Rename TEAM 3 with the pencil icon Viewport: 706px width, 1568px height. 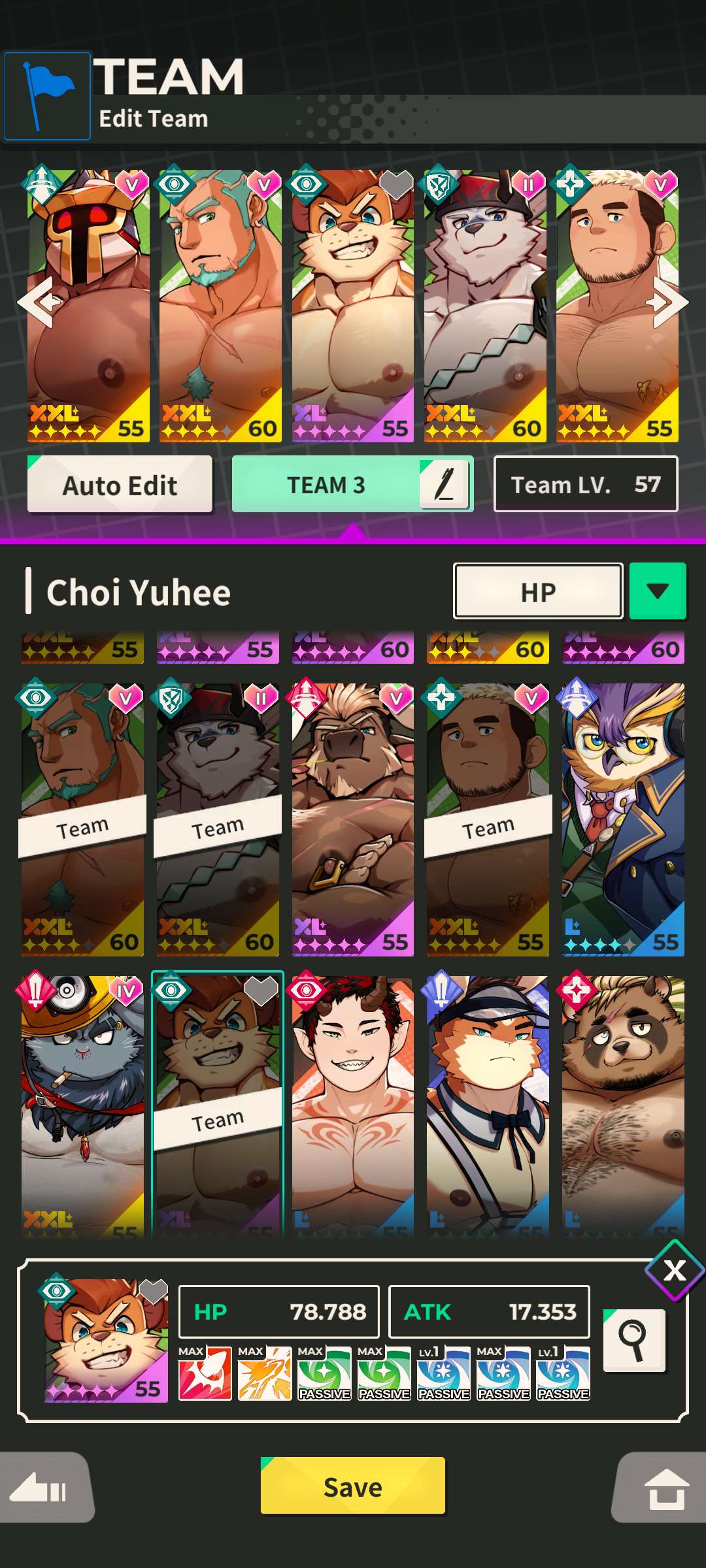(x=445, y=485)
